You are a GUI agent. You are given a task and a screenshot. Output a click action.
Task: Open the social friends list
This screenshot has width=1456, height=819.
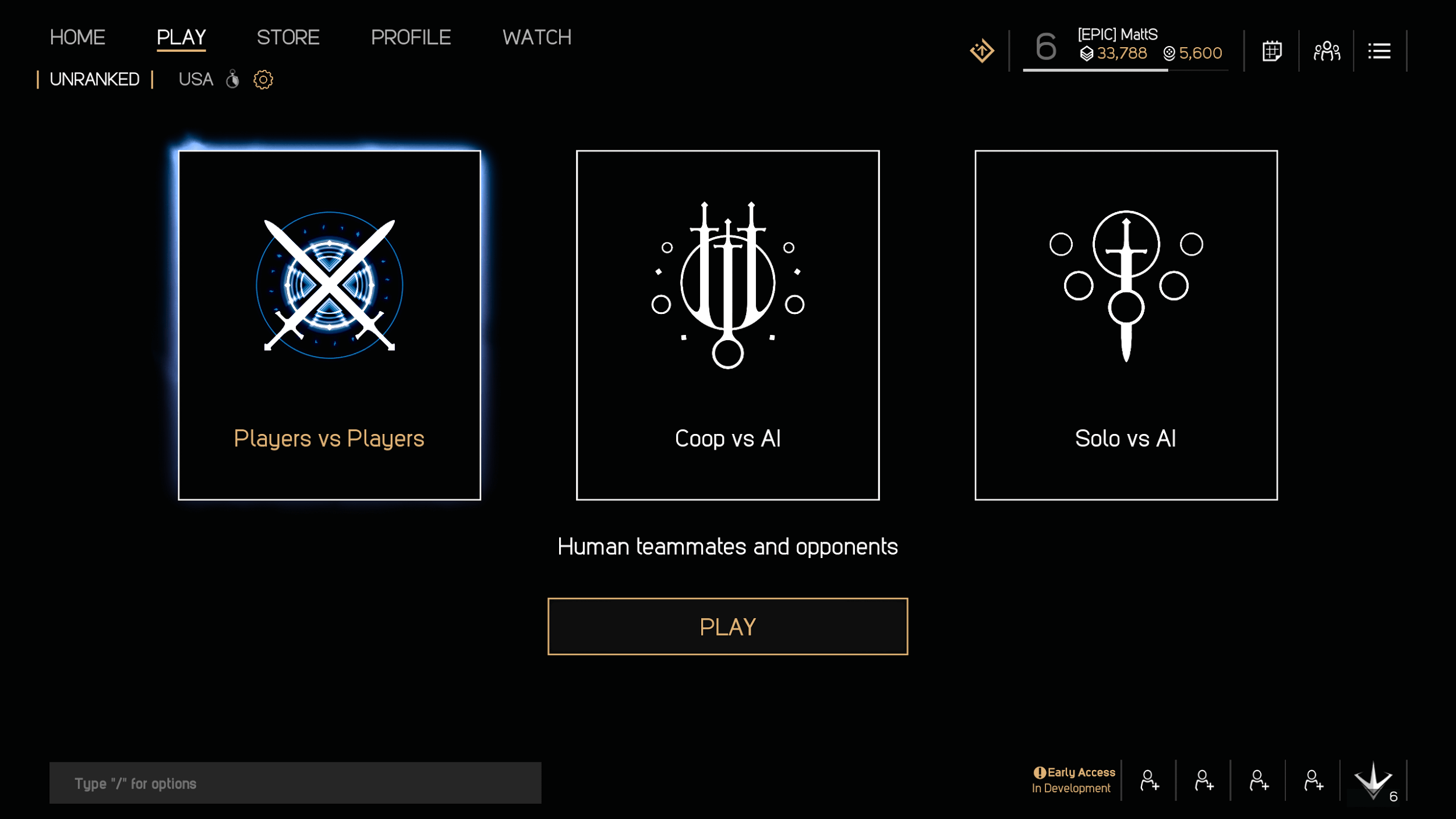1327,51
